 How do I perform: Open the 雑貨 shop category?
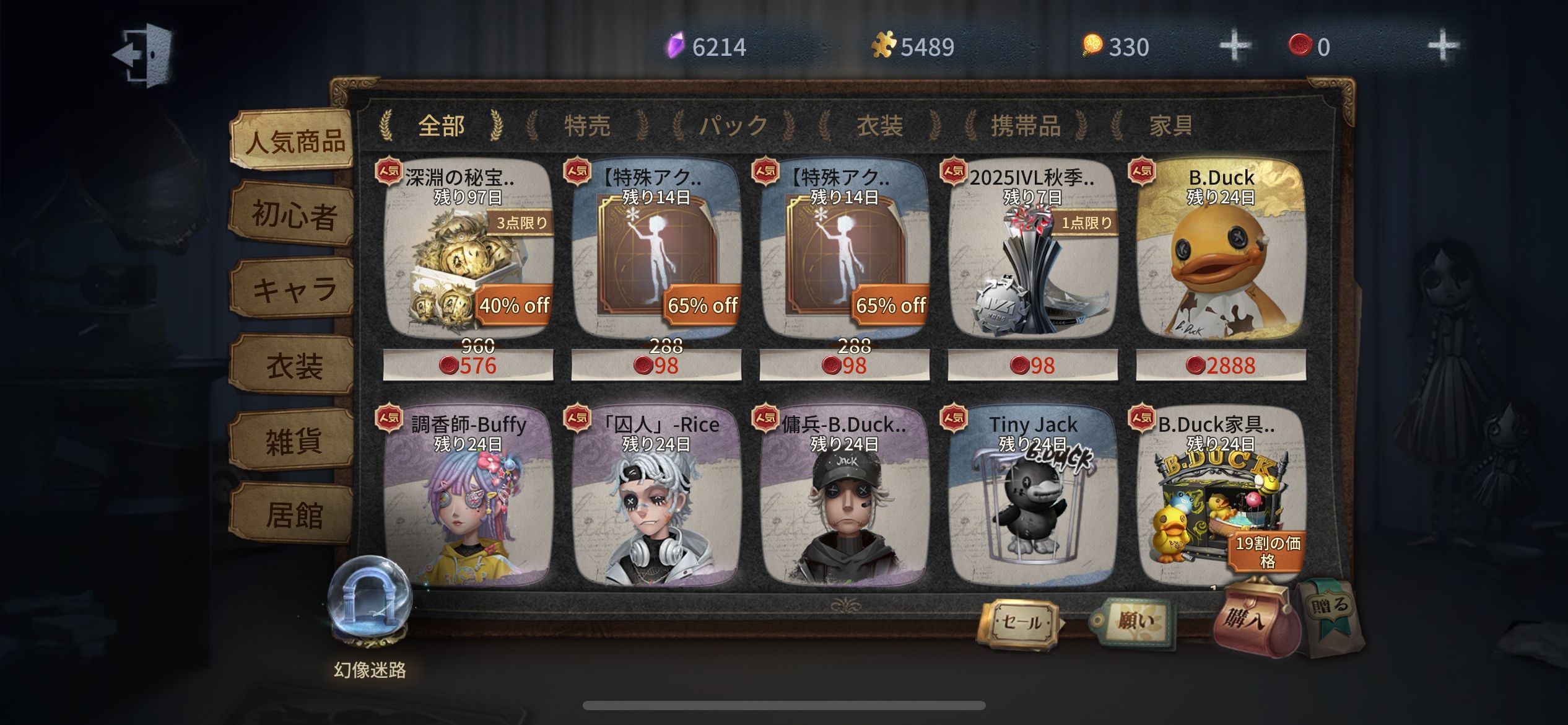(x=294, y=441)
